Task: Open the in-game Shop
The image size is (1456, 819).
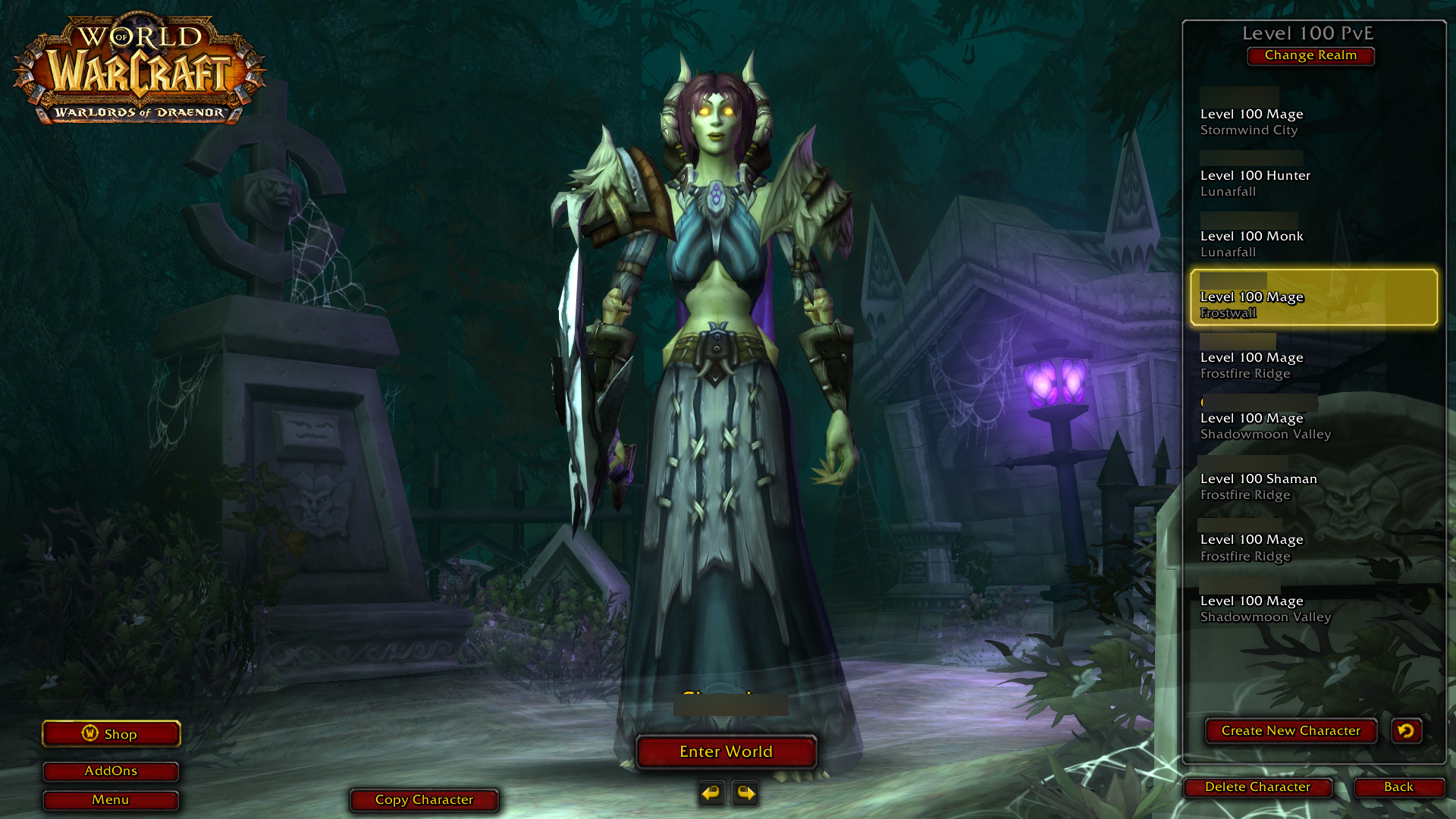Action: [x=111, y=733]
